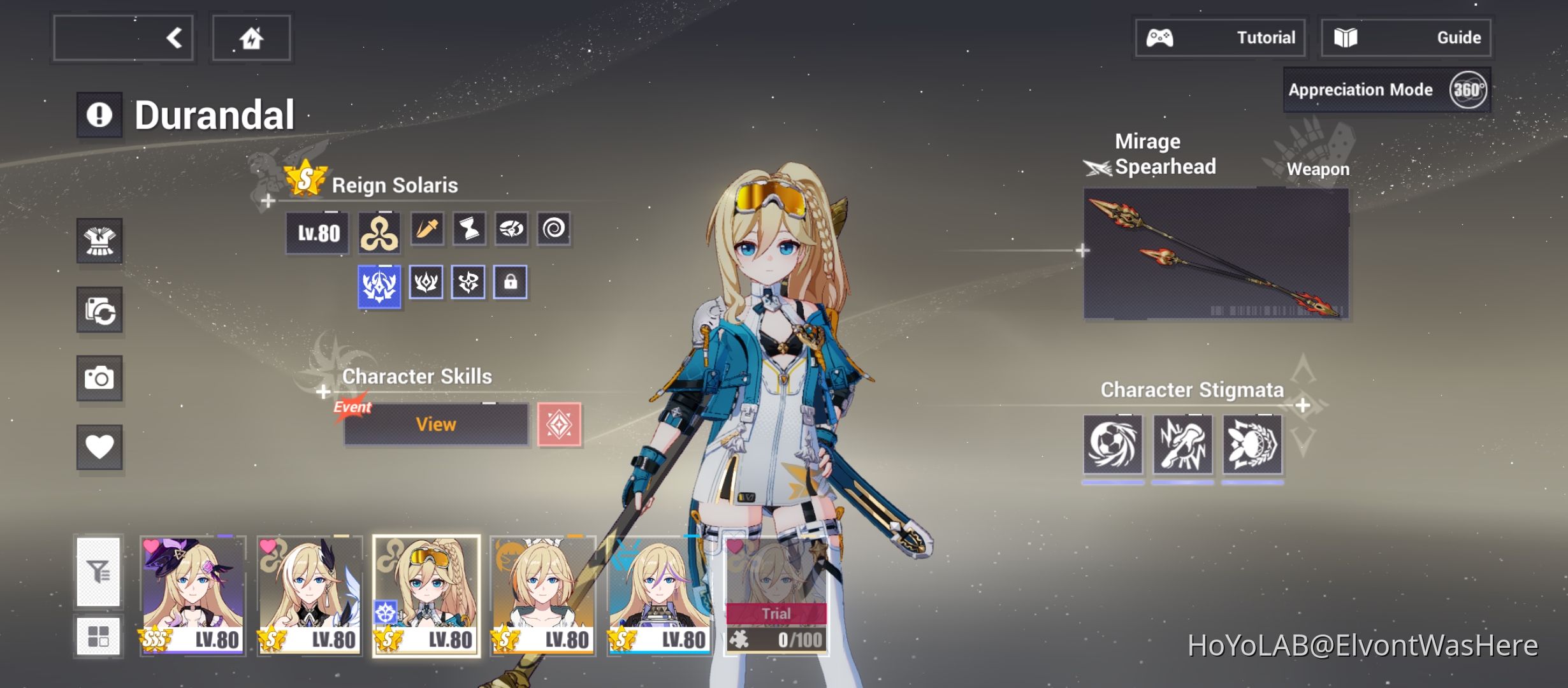The image size is (1568, 688).
Task: Click the valkyrie type emblem next to Lv.80
Action: tap(379, 233)
